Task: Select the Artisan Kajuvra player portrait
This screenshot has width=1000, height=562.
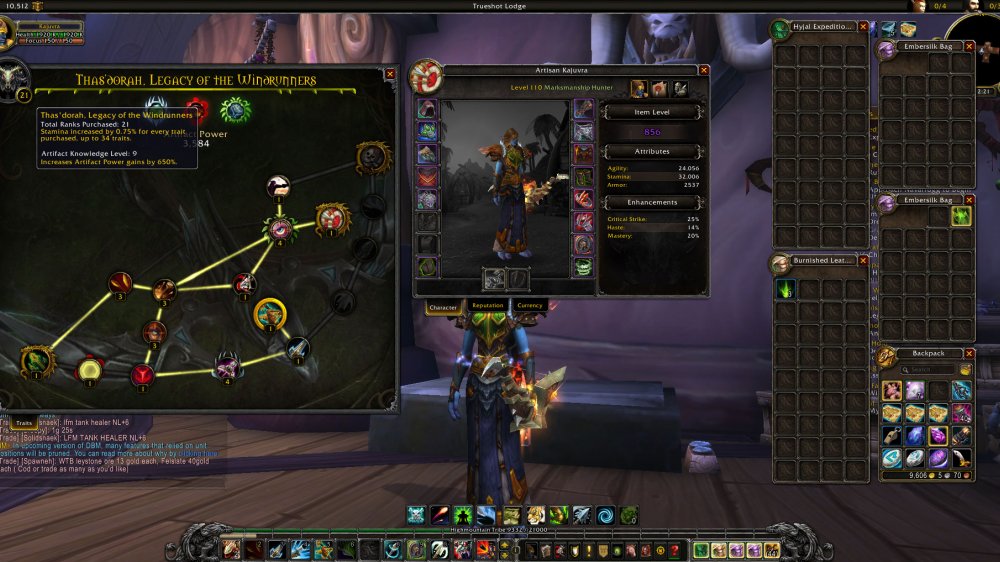Action: click(425, 76)
